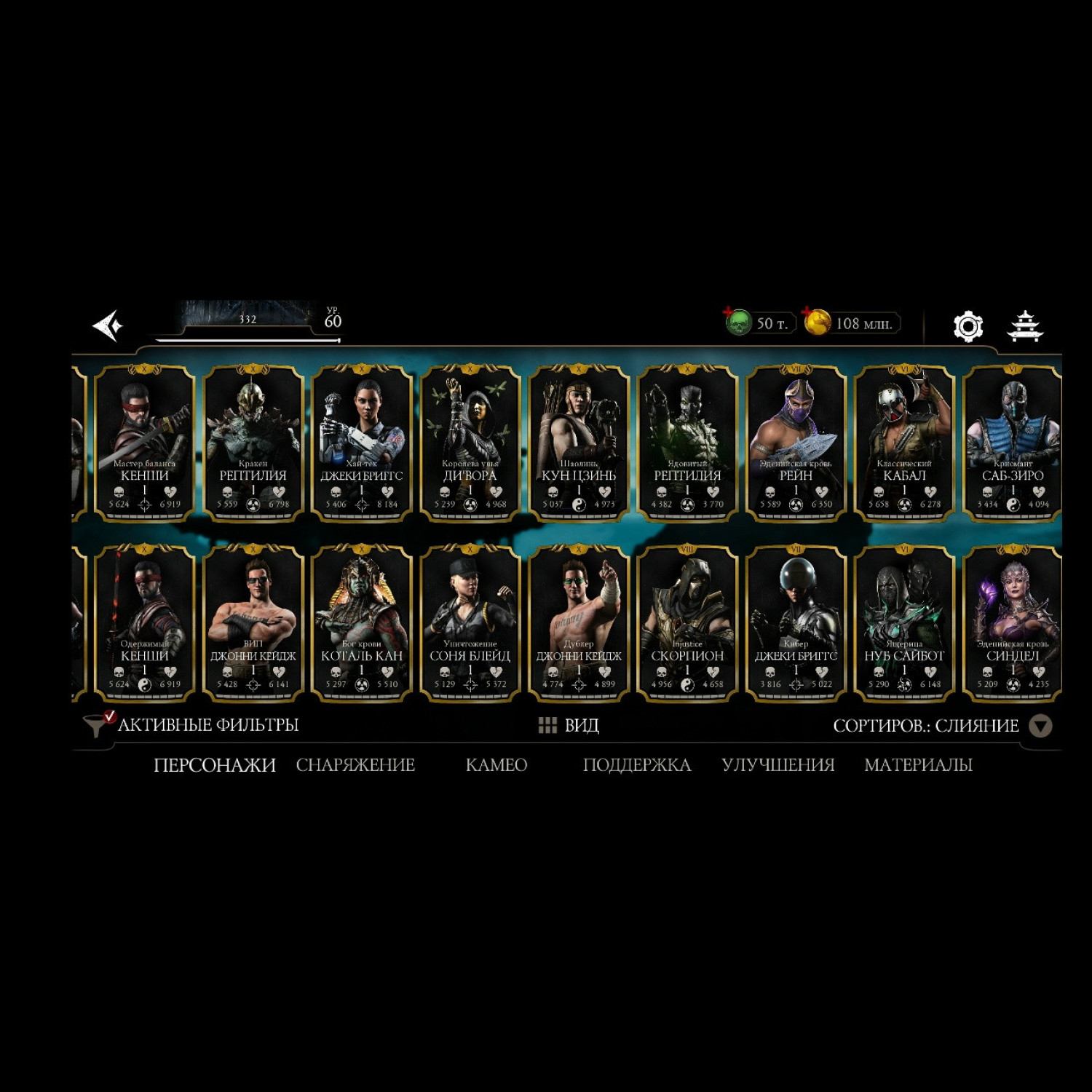Select the Классический Кабал card

point(904,443)
